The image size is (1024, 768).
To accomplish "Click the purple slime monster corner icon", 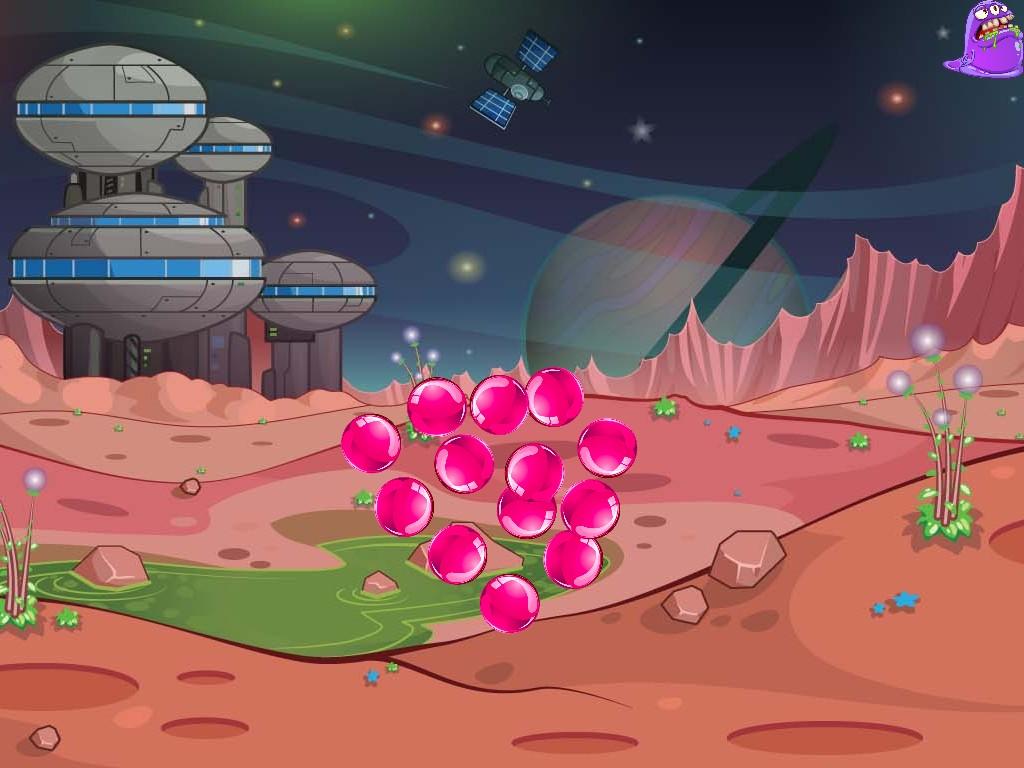I will click(985, 39).
